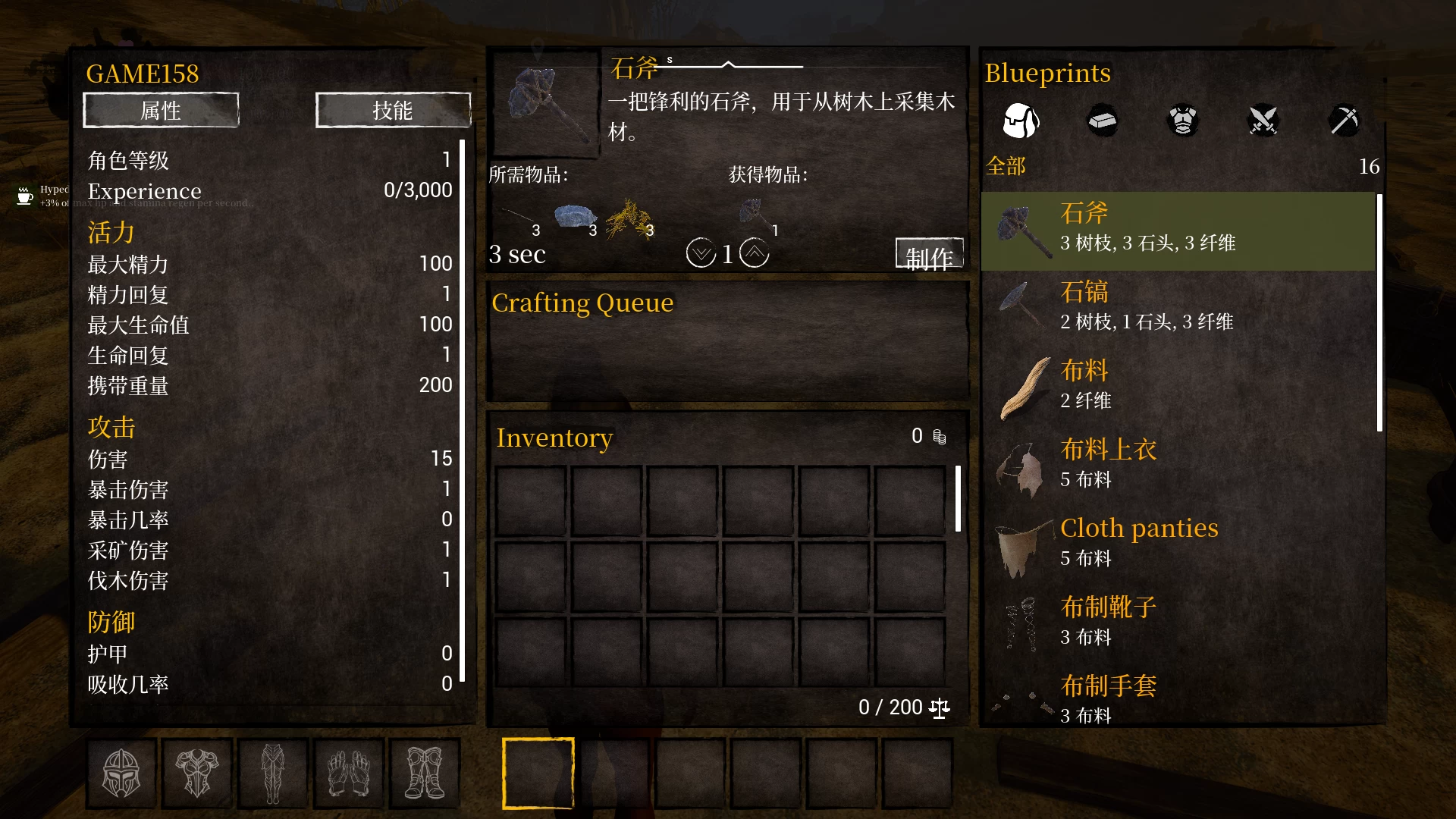Filter blueprints by armor category
The height and width of the screenshot is (819, 1456).
point(1182,121)
